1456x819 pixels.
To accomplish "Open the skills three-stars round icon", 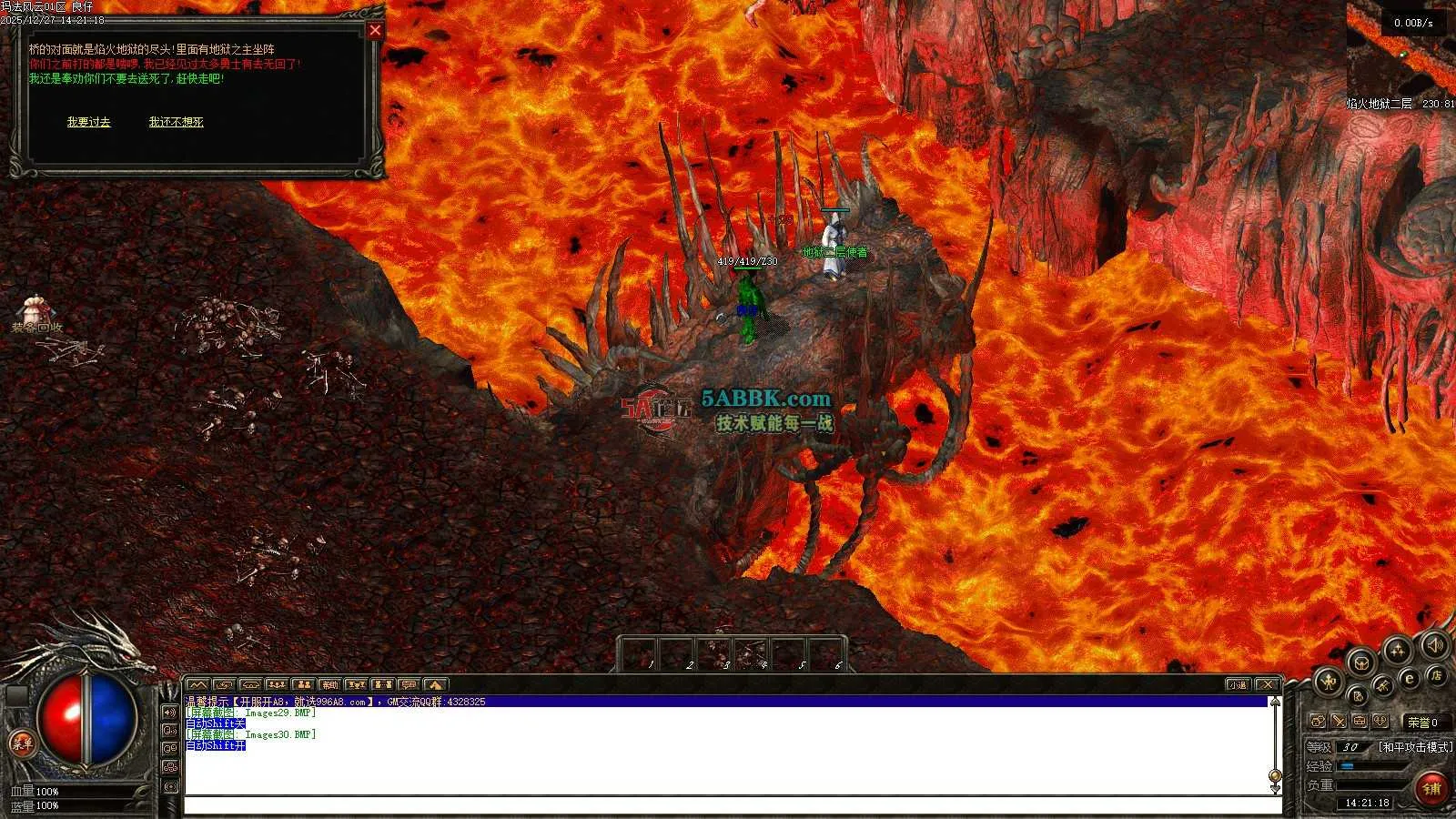I will click(x=1397, y=650).
